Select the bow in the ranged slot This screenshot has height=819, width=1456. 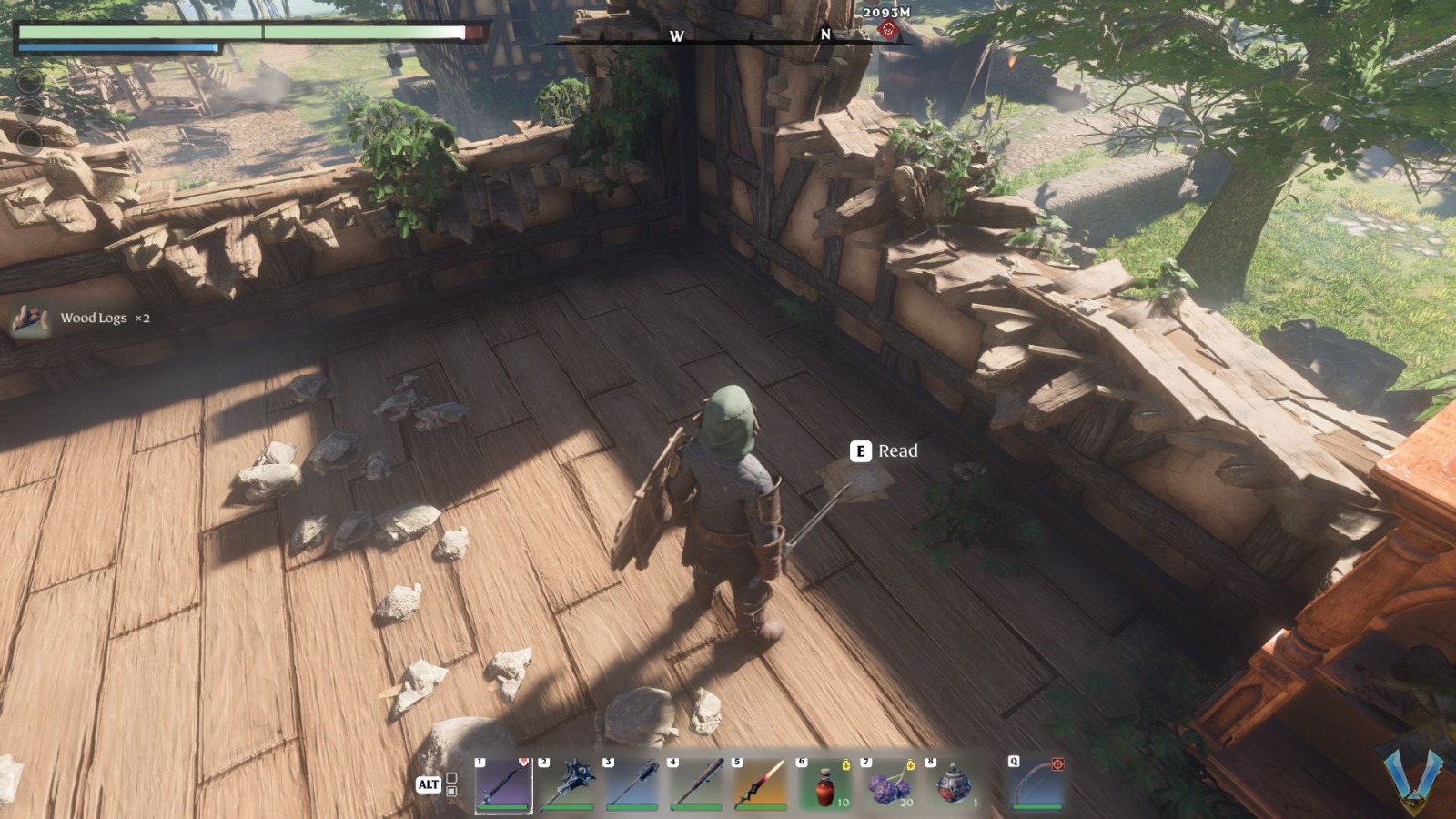coord(1036,784)
